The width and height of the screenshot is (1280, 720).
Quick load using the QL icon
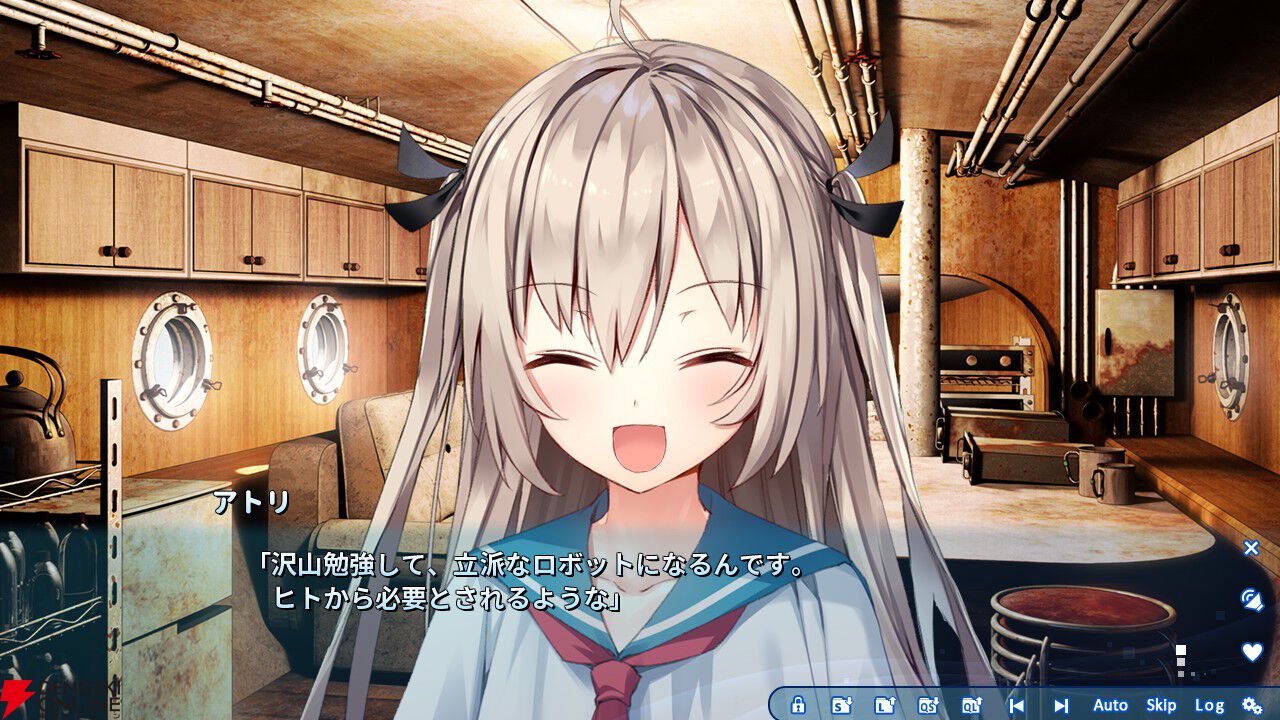[970, 704]
